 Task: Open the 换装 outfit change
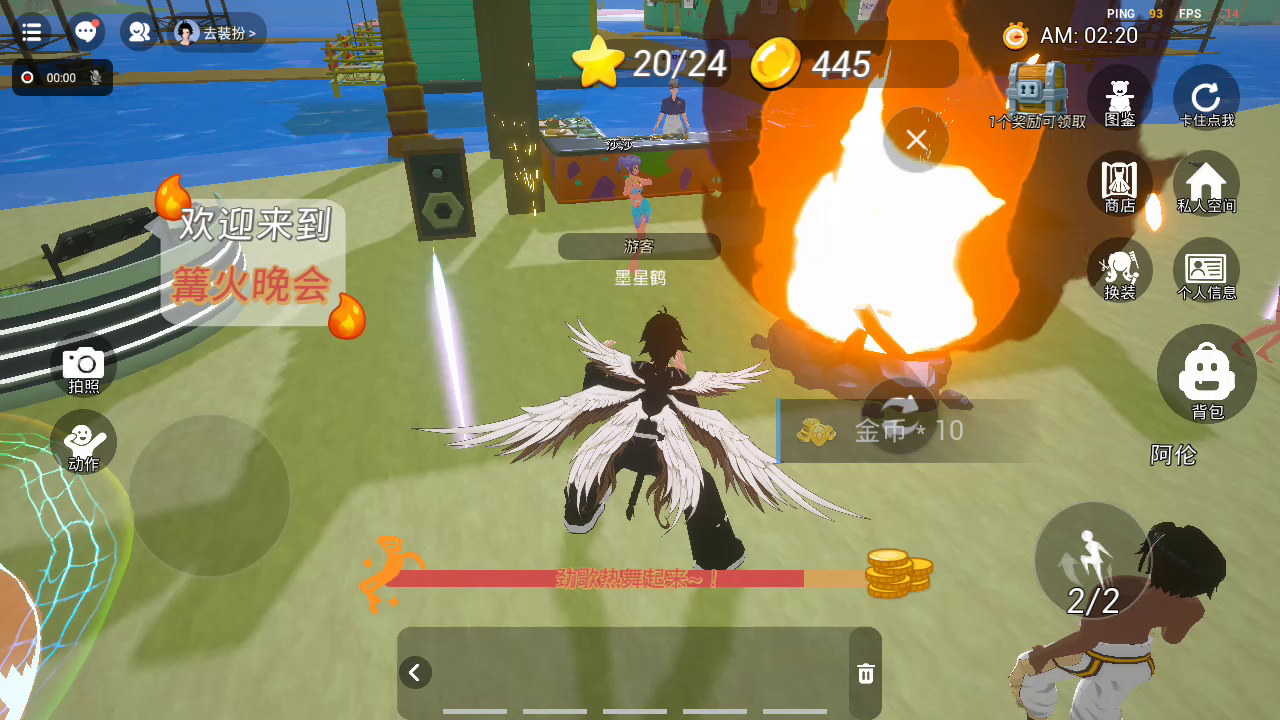pos(1119,270)
